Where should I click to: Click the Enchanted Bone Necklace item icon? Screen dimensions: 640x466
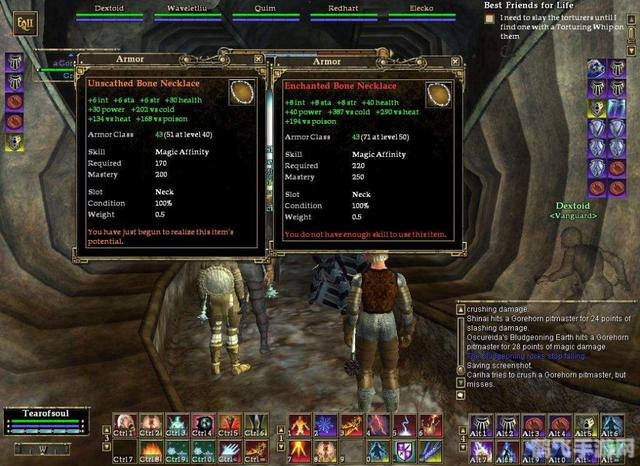click(x=438, y=94)
